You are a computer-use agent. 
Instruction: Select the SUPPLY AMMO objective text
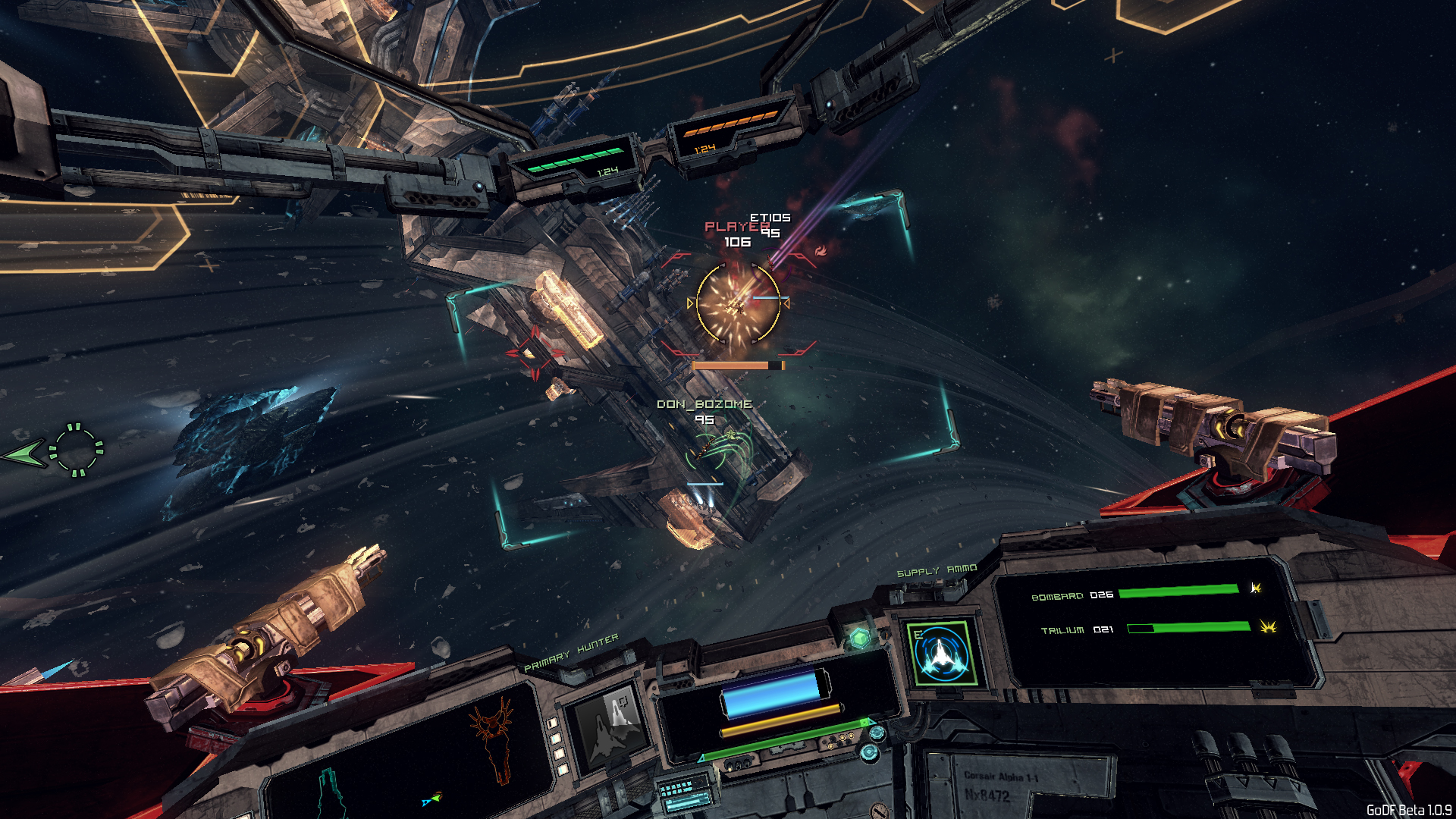(x=937, y=571)
